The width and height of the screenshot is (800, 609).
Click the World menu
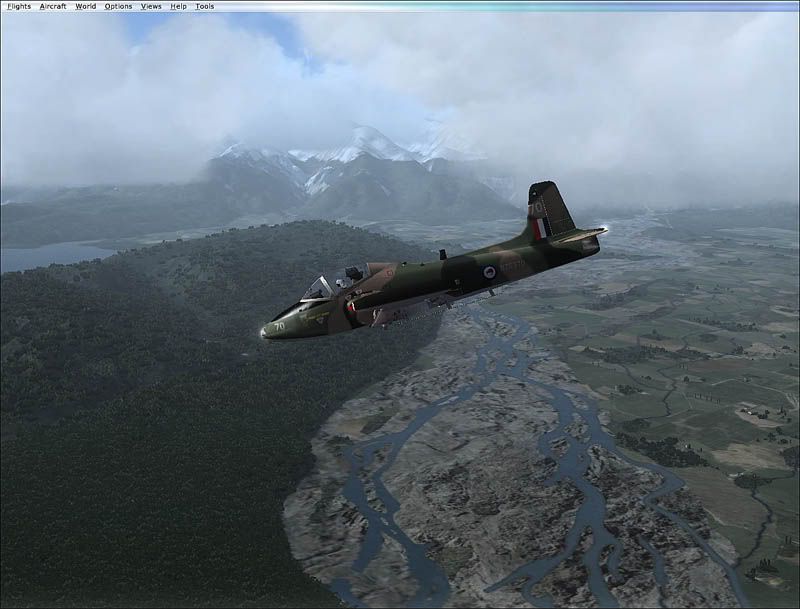(x=86, y=6)
